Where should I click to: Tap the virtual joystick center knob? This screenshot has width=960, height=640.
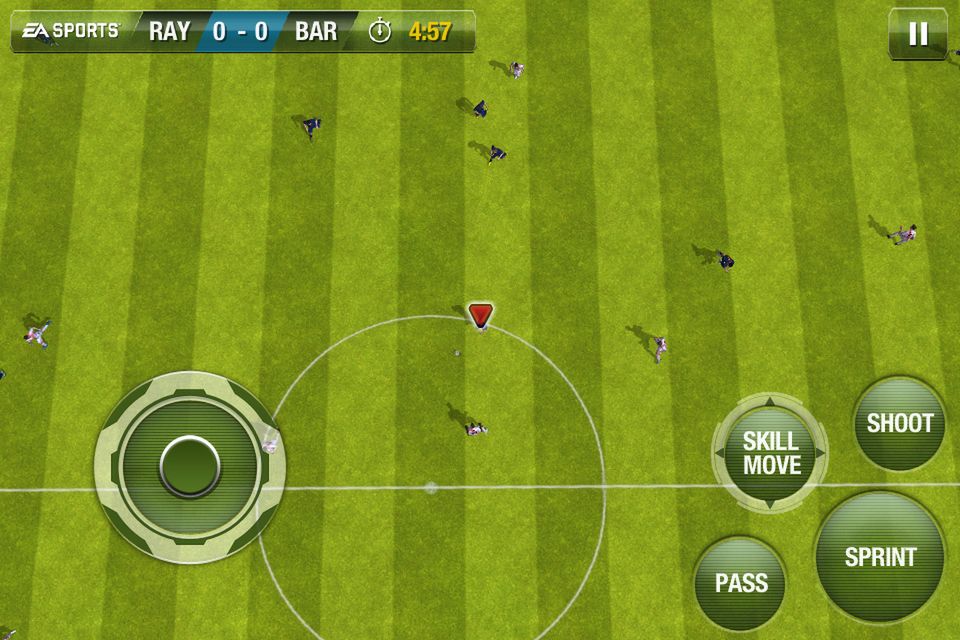190,466
